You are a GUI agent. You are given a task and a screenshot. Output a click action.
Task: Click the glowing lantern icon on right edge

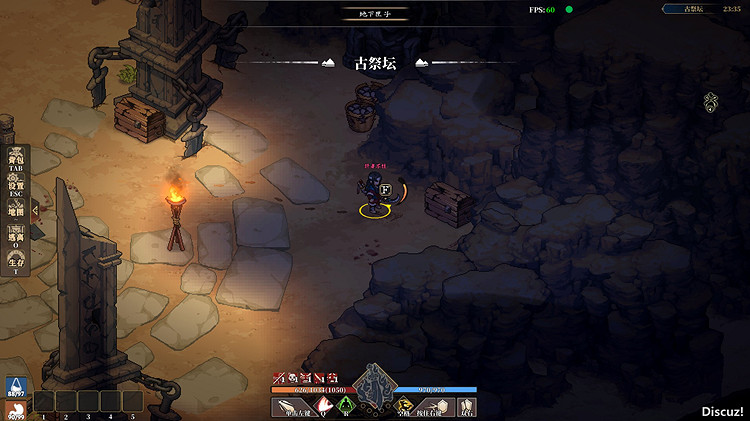tap(711, 101)
